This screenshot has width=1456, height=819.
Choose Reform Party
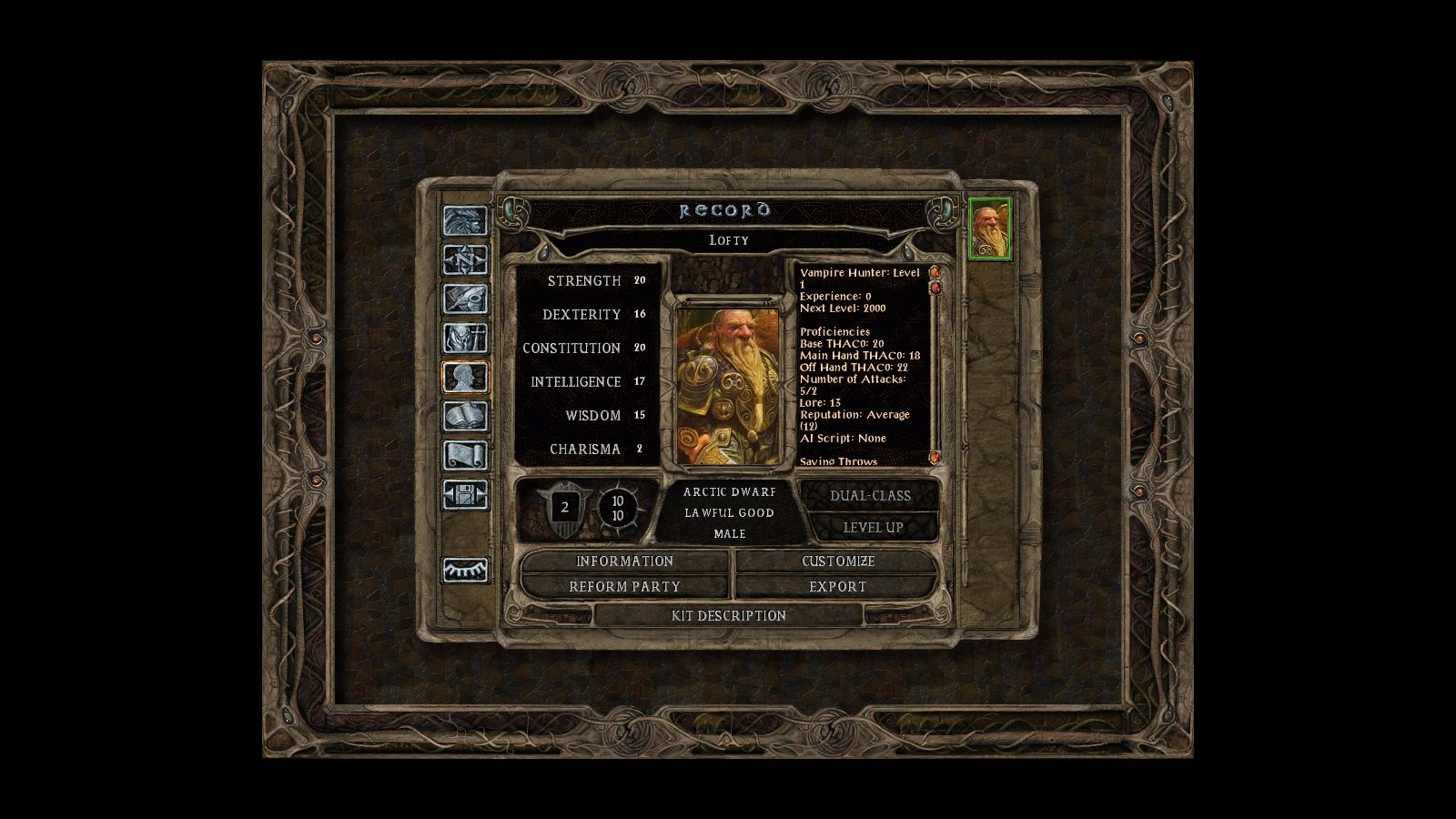tap(624, 587)
